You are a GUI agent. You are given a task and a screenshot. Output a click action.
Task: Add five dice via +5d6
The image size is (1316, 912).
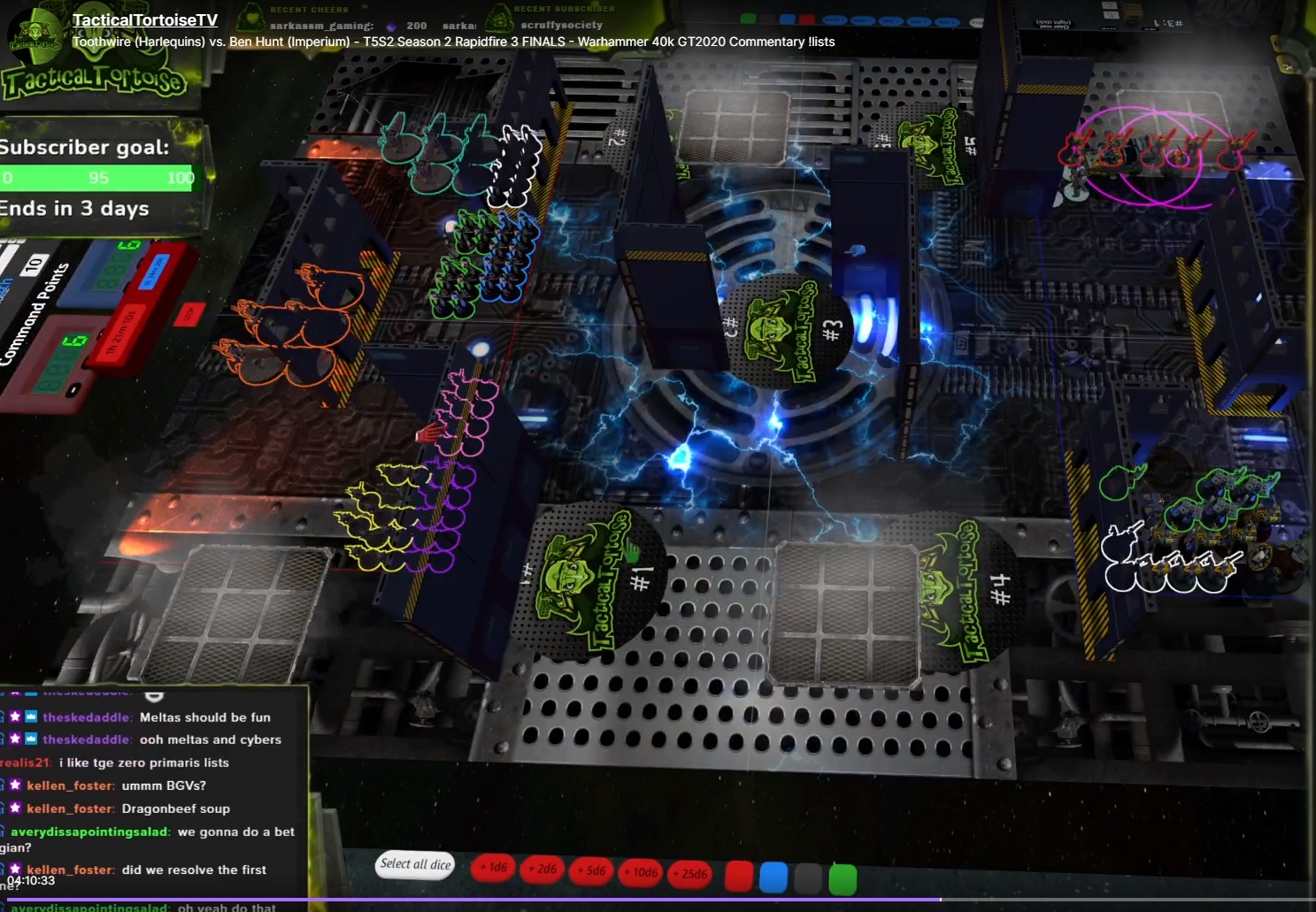[x=591, y=871]
